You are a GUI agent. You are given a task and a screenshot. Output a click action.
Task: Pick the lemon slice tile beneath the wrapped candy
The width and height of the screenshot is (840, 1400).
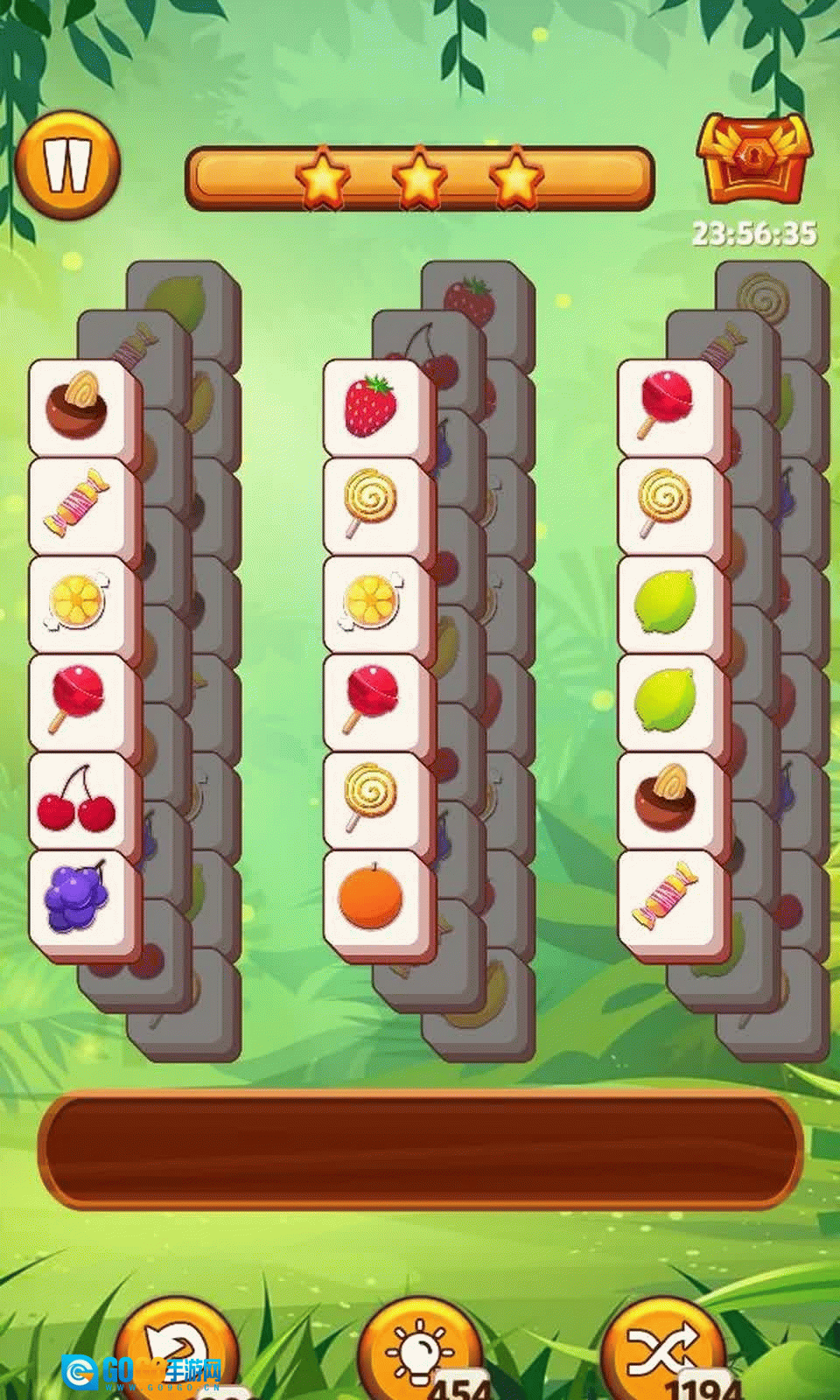(79, 604)
